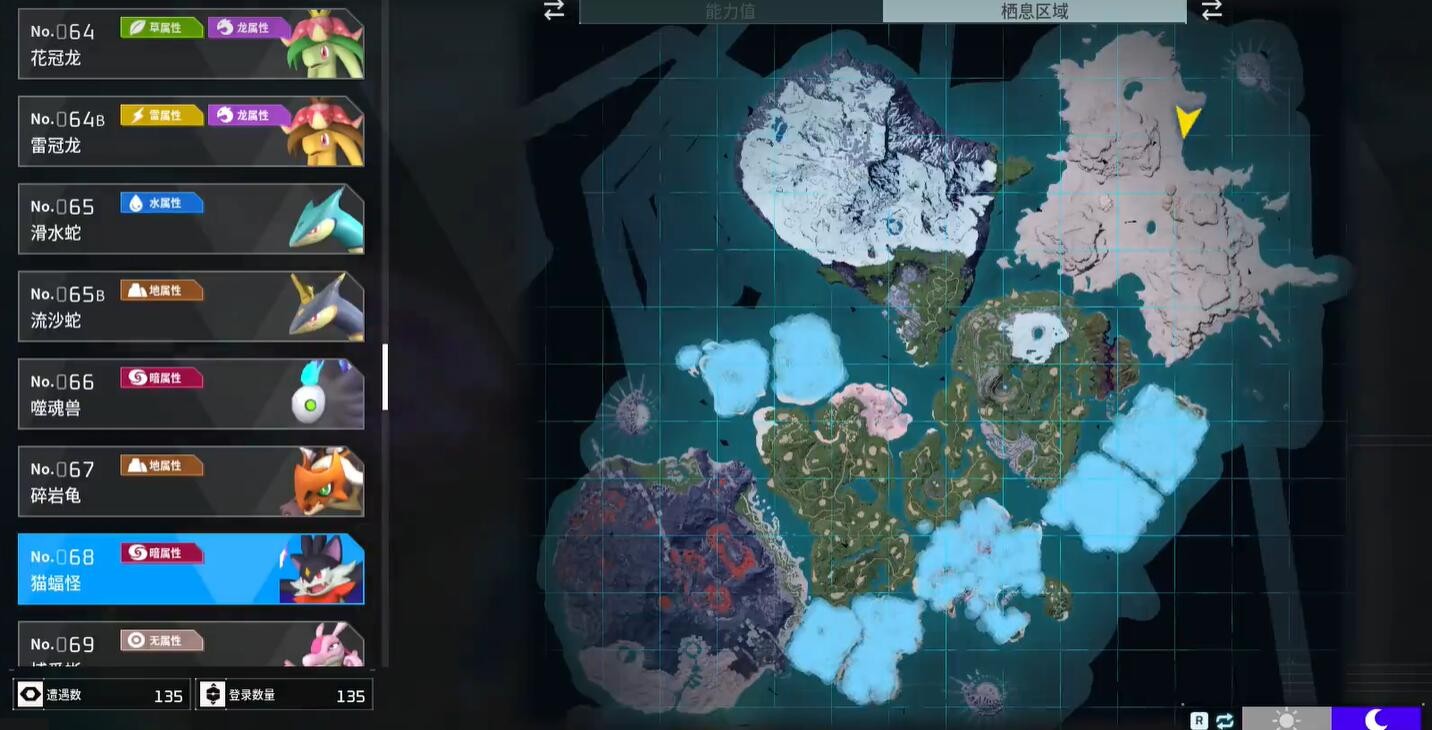Click the highlighted No.068 猫蝠怪 row
Viewport: 1432px width, 730px height.
click(190, 569)
